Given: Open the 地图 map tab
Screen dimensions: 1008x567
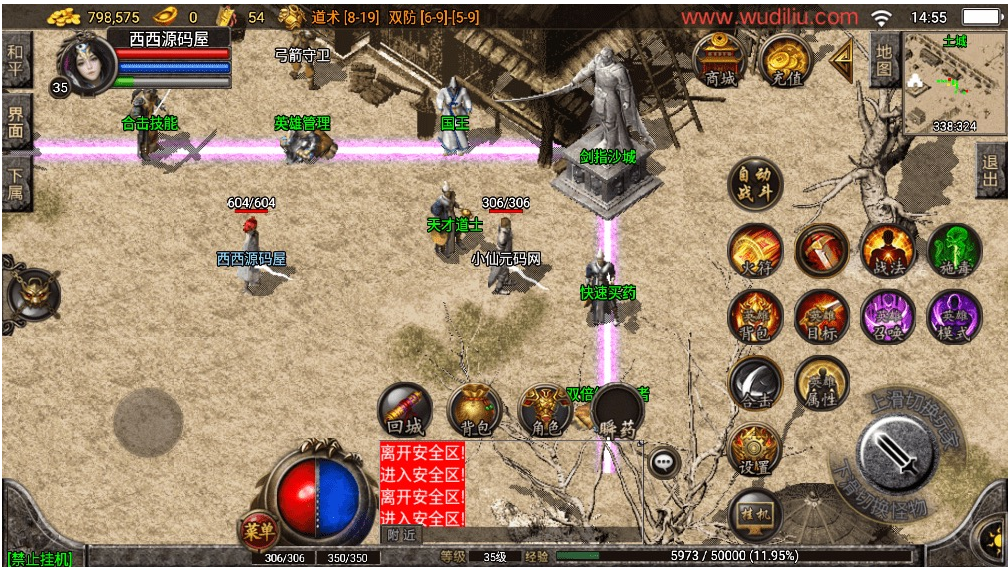Looking at the screenshot, I should pyautogui.click(x=884, y=60).
